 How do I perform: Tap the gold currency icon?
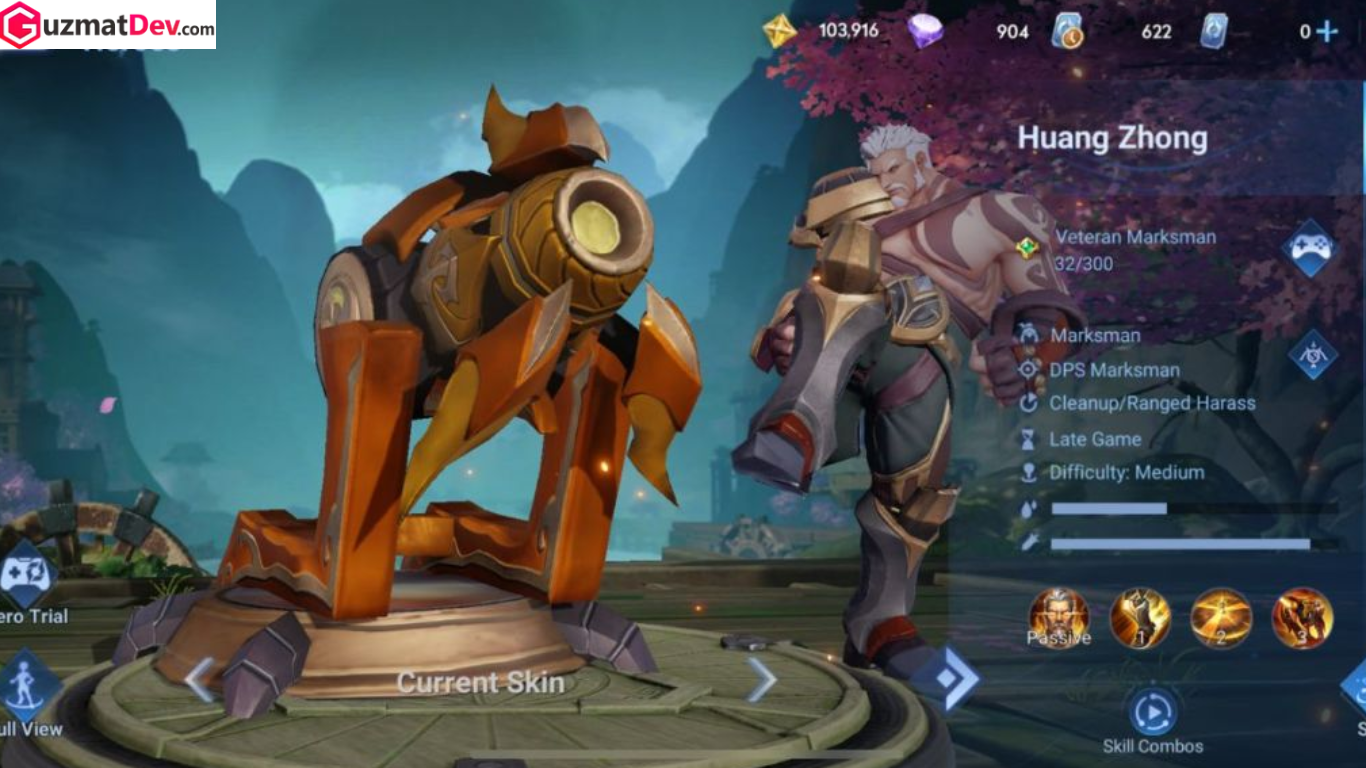[779, 31]
